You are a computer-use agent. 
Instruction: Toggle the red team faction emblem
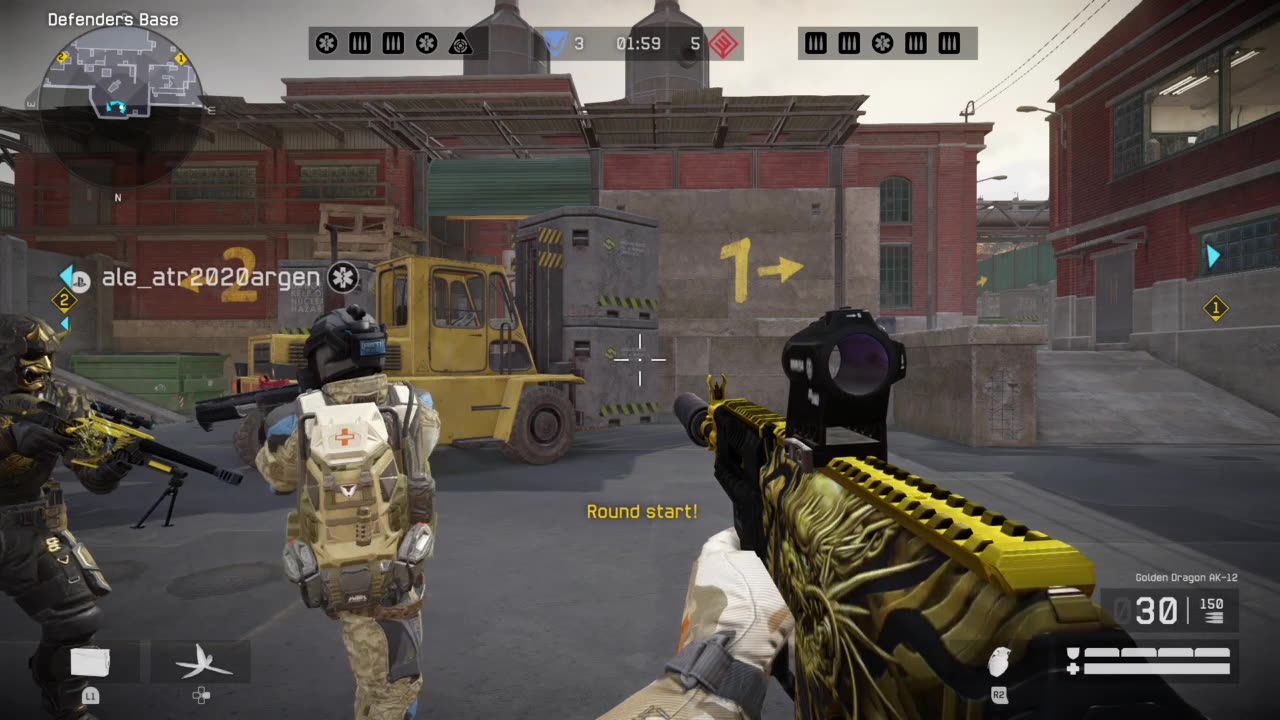point(722,43)
